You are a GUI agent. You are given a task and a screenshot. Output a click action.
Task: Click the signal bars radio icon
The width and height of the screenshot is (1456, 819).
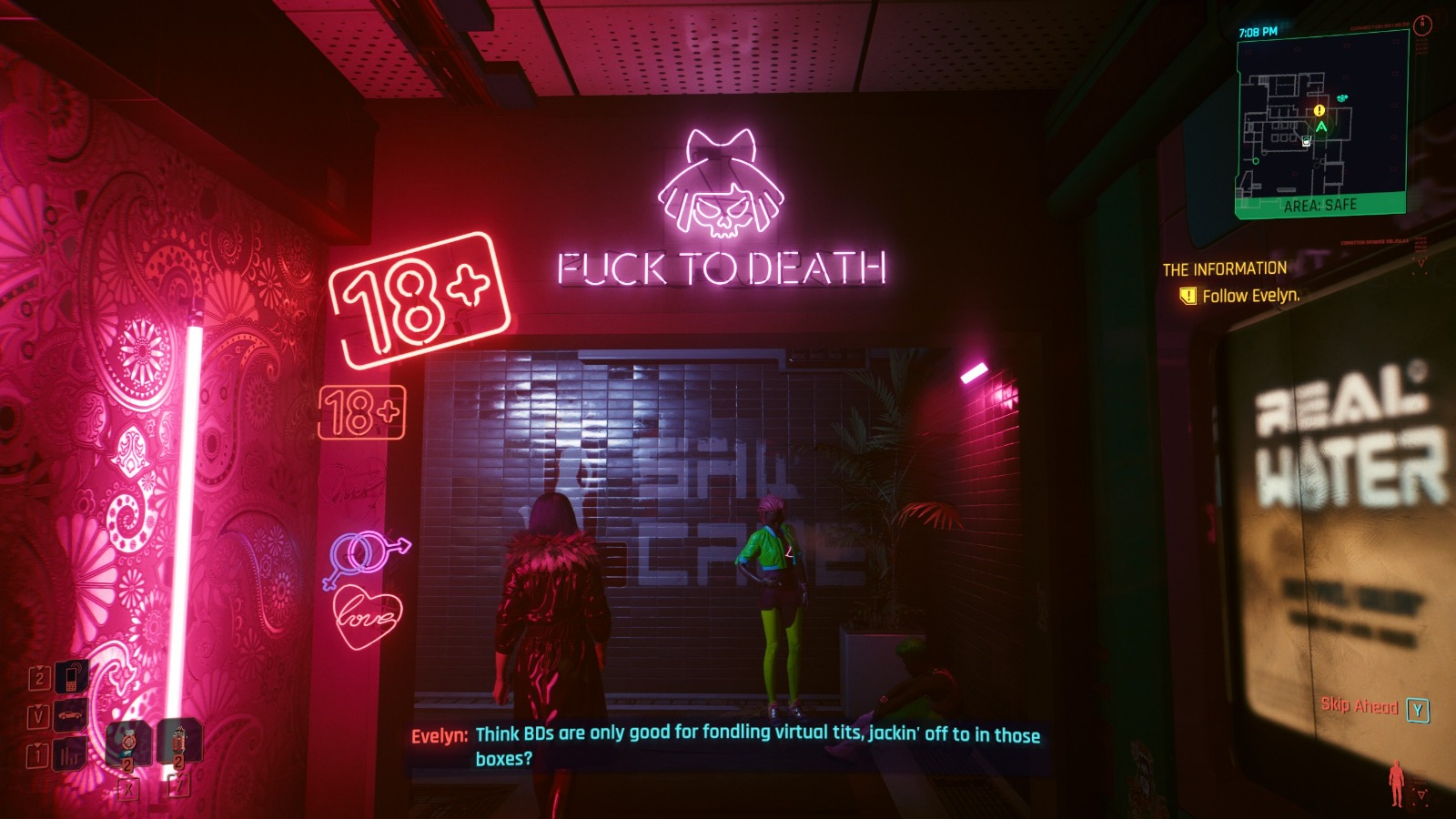click(x=71, y=754)
